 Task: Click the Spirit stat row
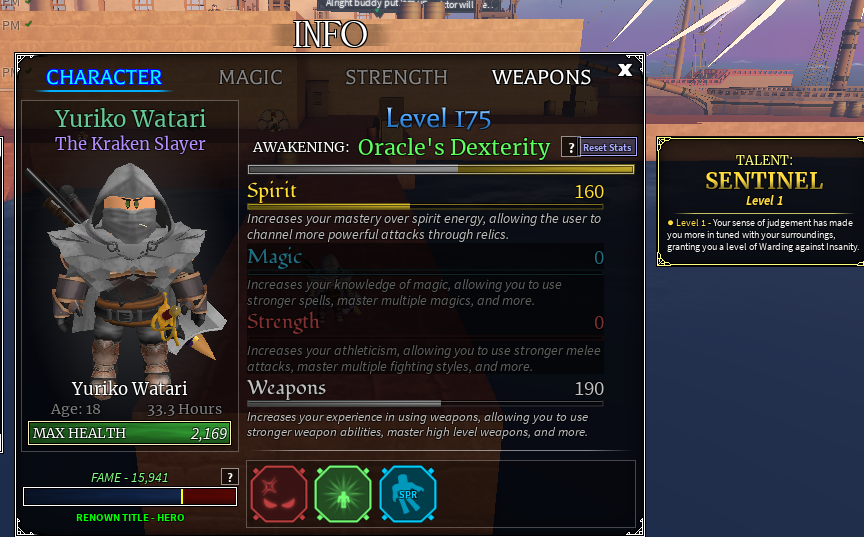click(x=425, y=191)
